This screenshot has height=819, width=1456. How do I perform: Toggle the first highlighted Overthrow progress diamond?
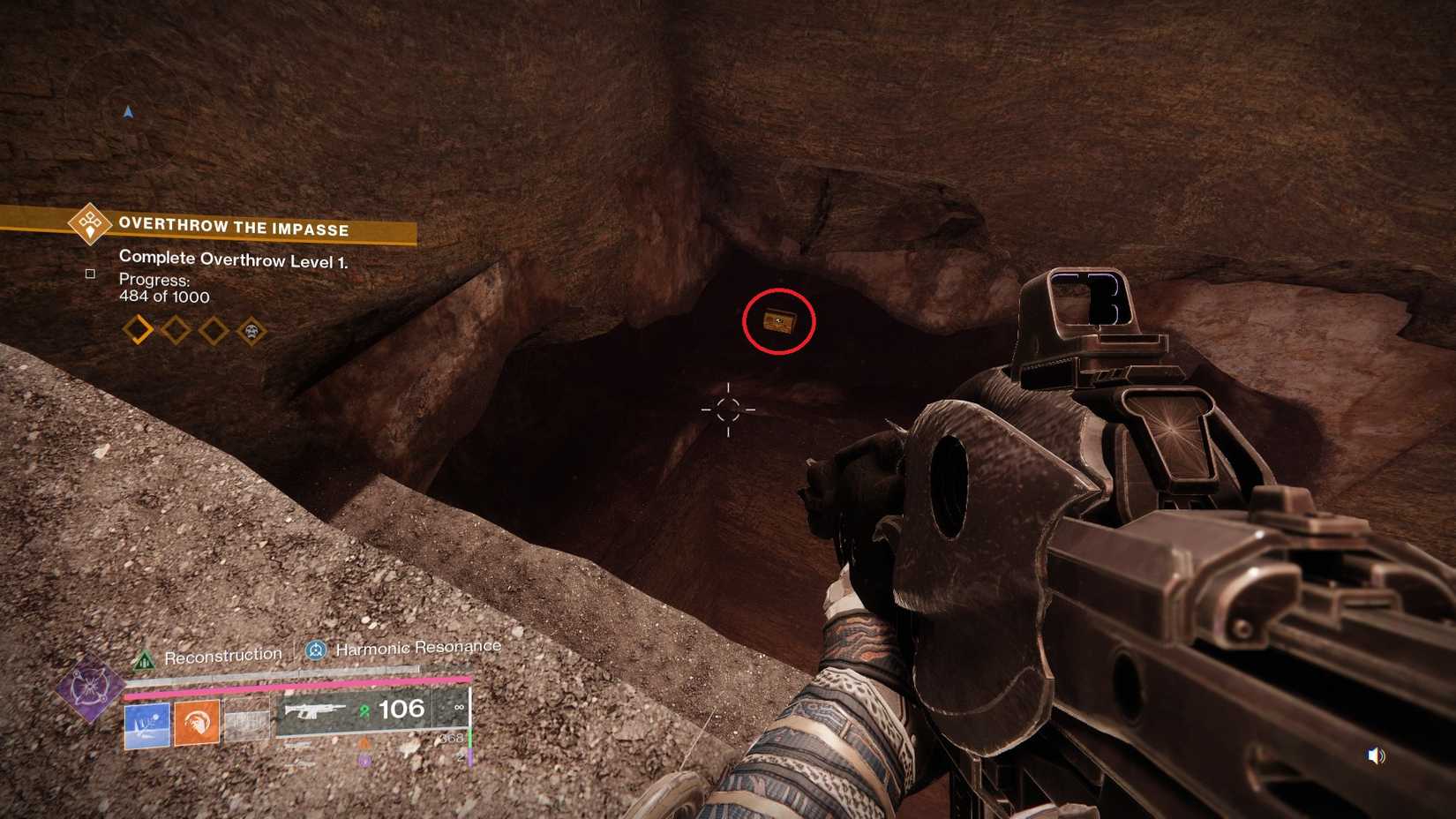[137, 328]
